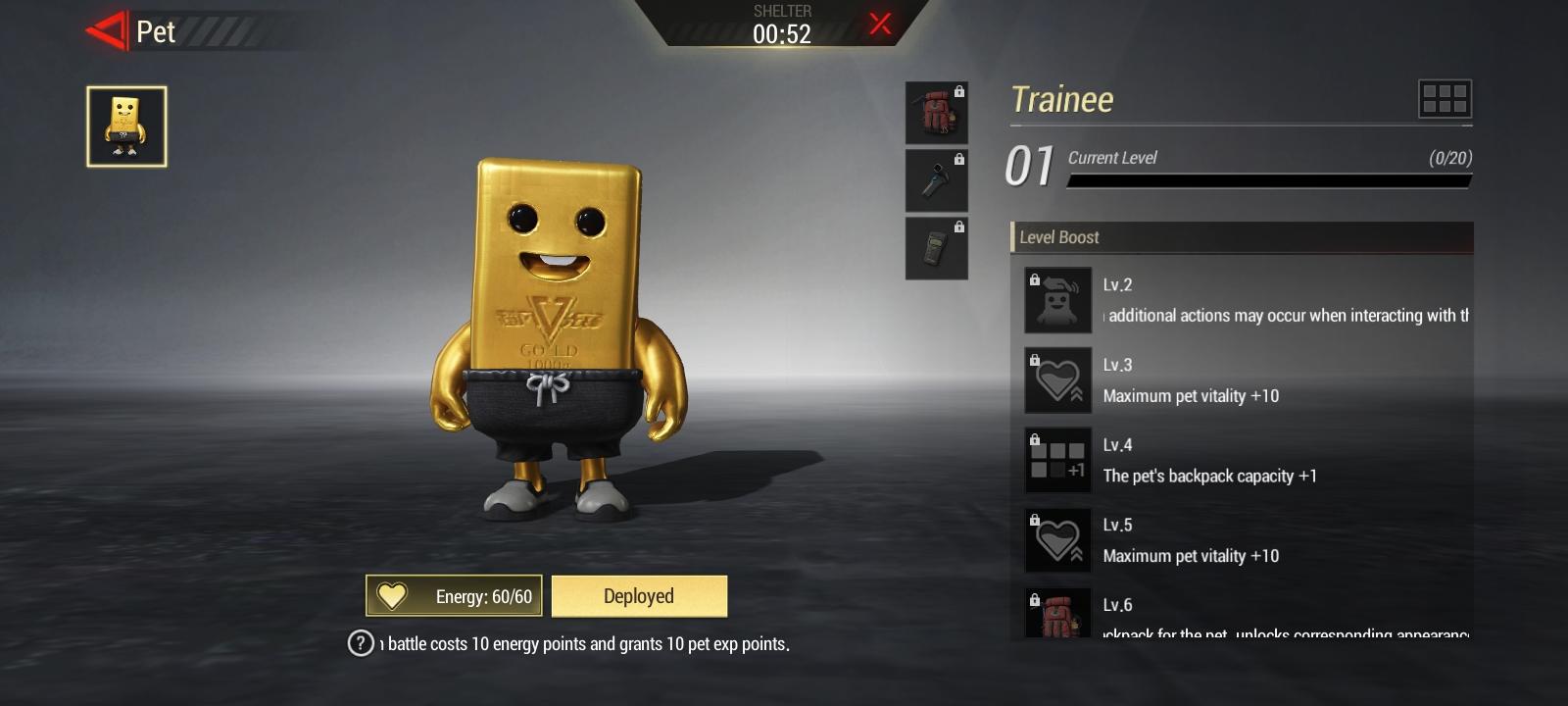Select the Lv.6 pet backpack appearance icon

pyautogui.click(x=1057, y=618)
